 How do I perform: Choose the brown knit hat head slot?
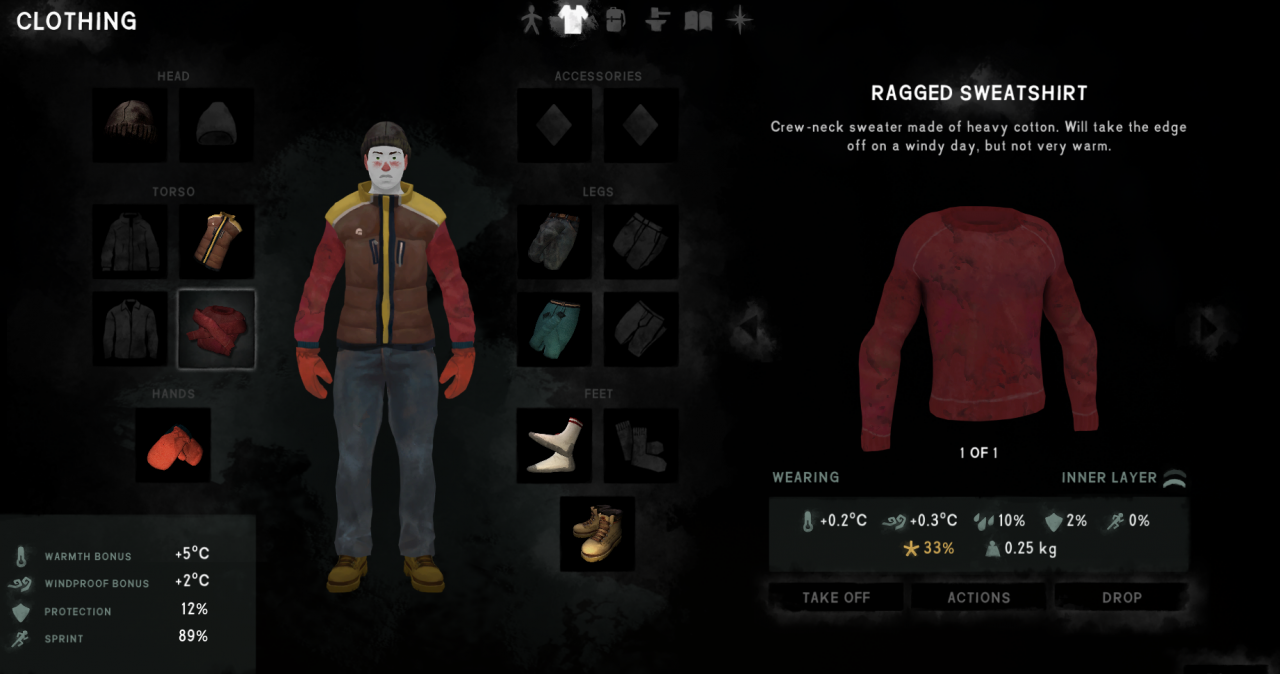(130, 125)
